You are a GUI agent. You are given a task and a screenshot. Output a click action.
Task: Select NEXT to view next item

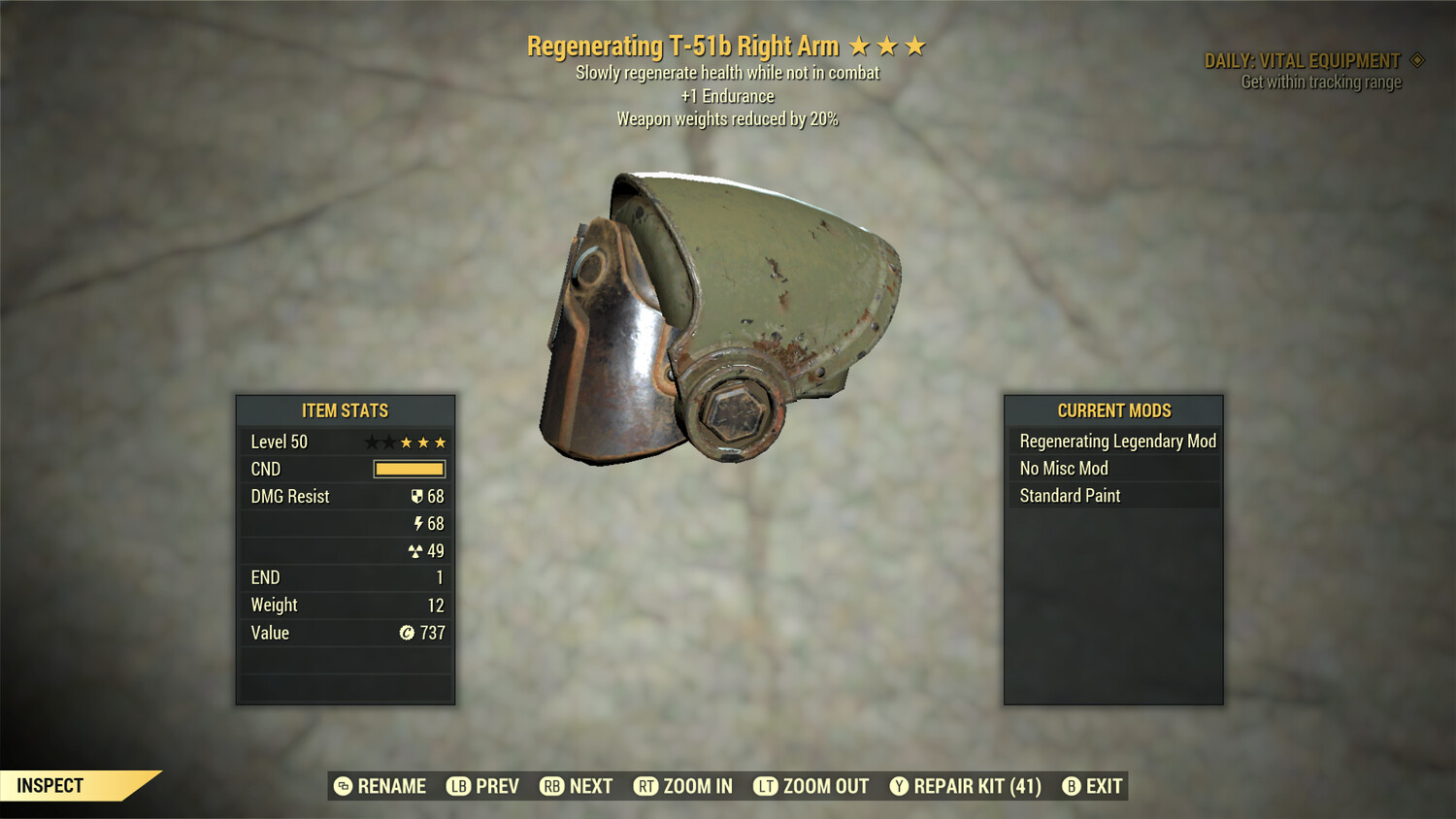pyautogui.click(x=592, y=786)
